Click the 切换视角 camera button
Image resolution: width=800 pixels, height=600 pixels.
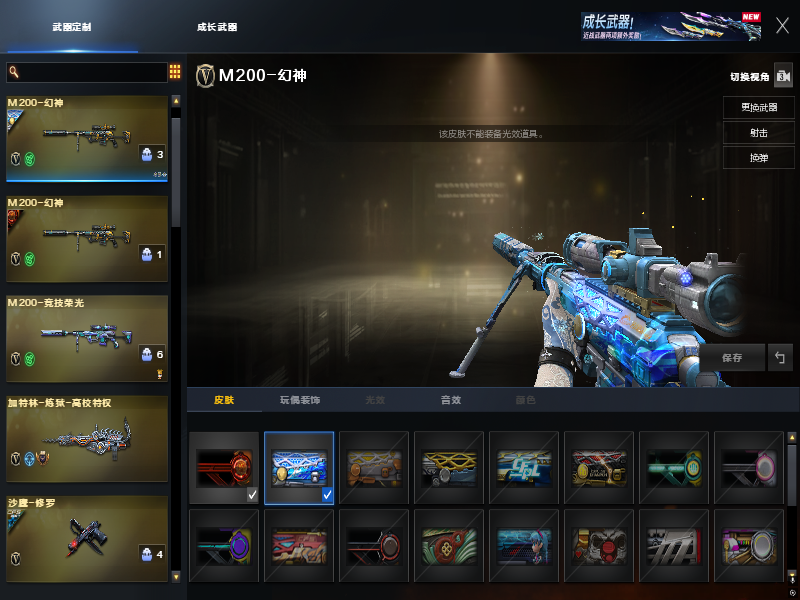tap(783, 77)
